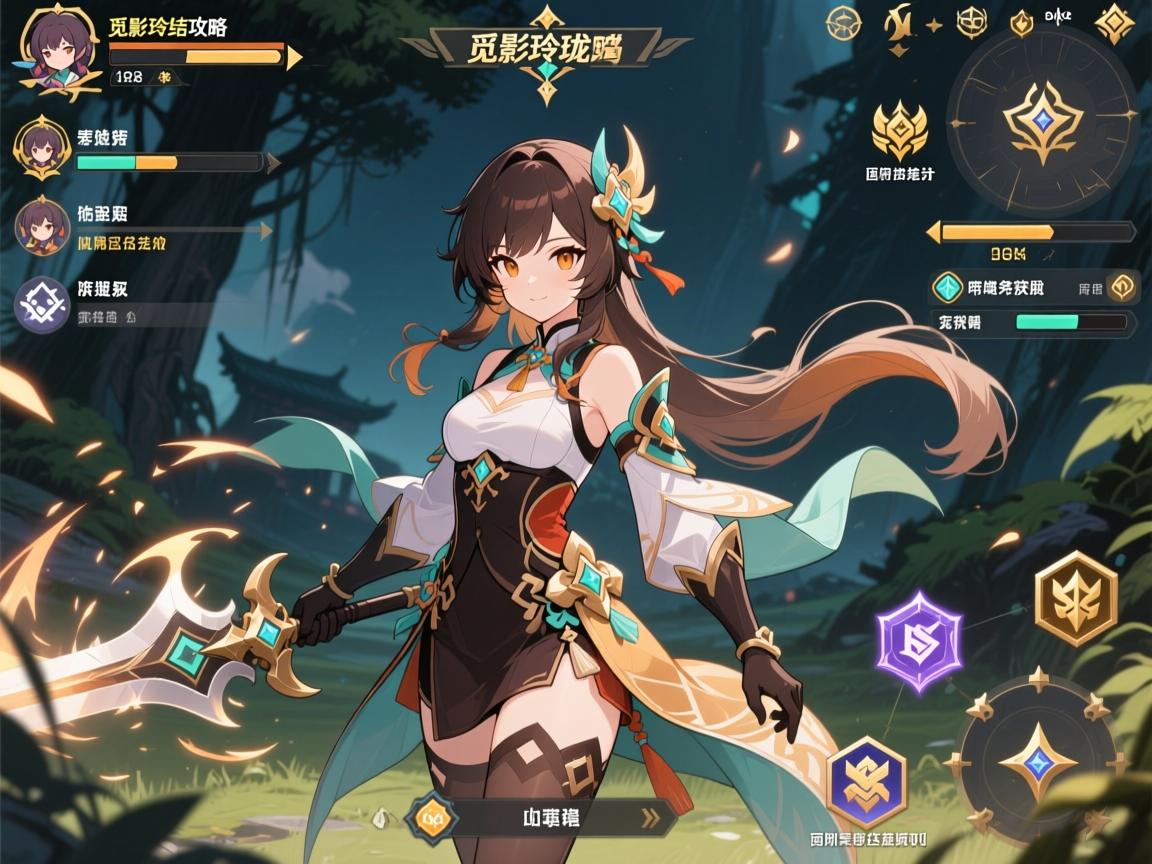The image size is (1152, 864).
Task: Use the gold hexagon crest skill
Action: (1075, 597)
